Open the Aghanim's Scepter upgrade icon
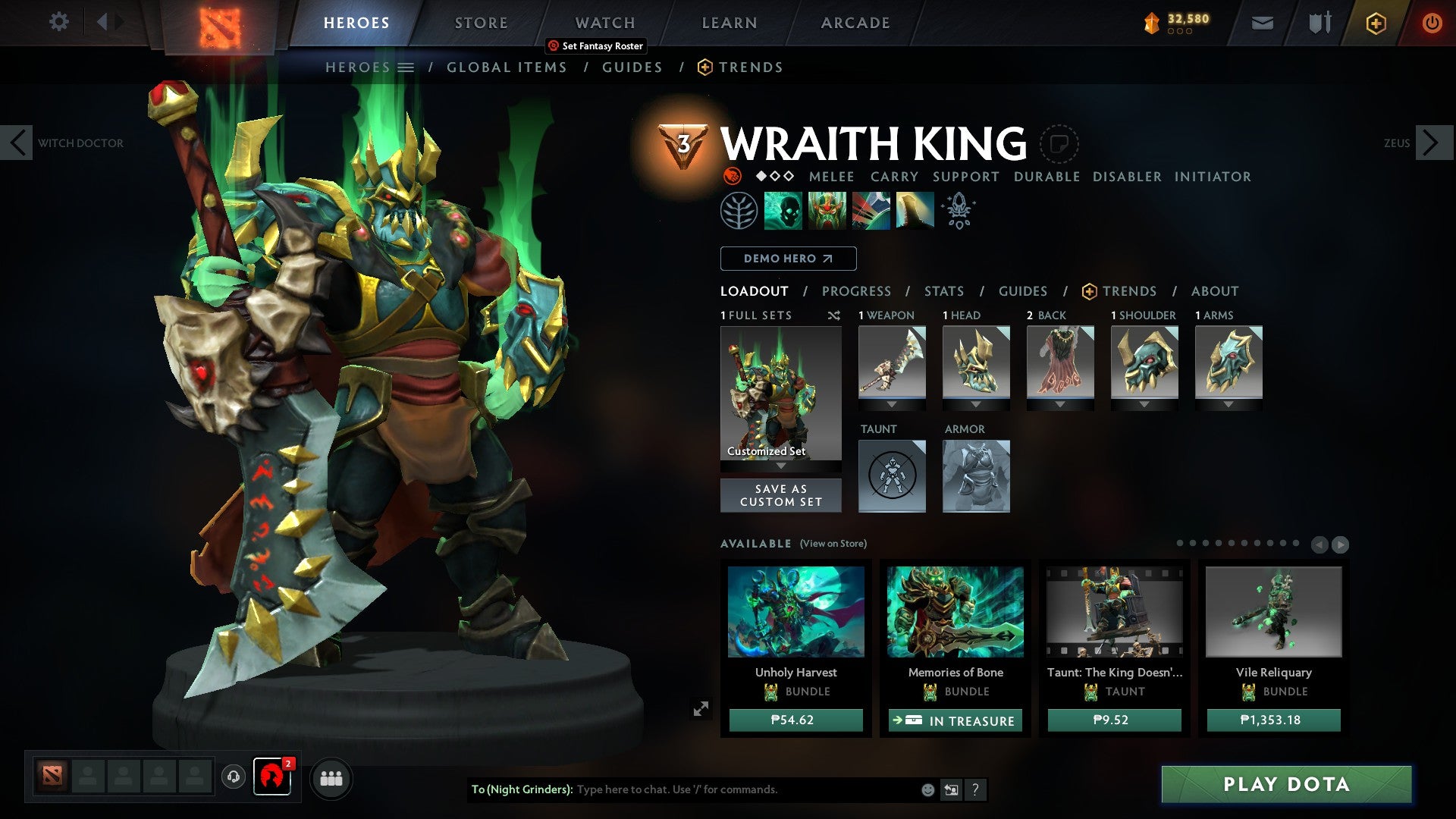This screenshot has width=1456, height=819. coord(958,211)
